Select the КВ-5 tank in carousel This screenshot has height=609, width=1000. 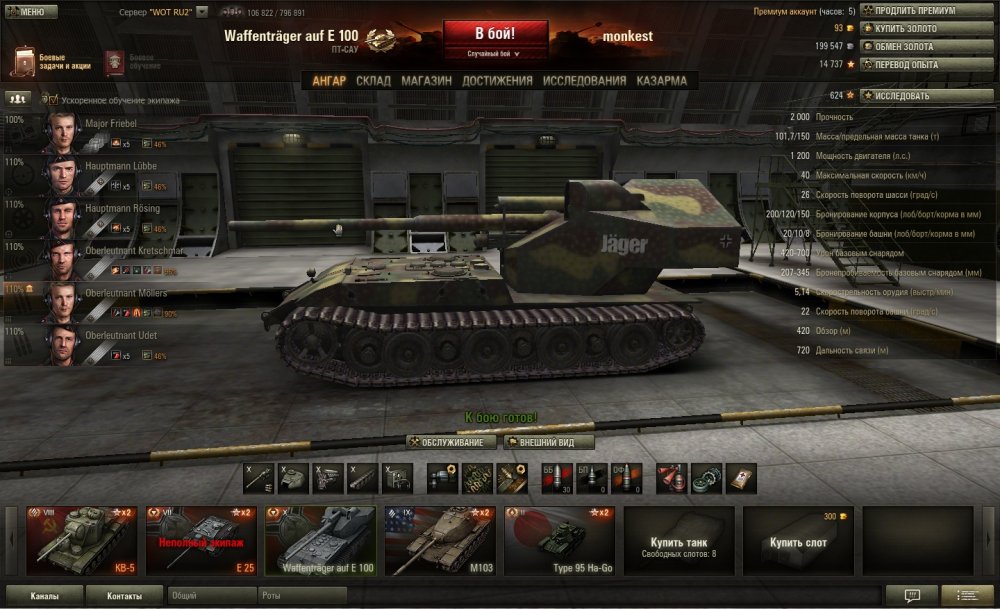[x=82, y=540]
